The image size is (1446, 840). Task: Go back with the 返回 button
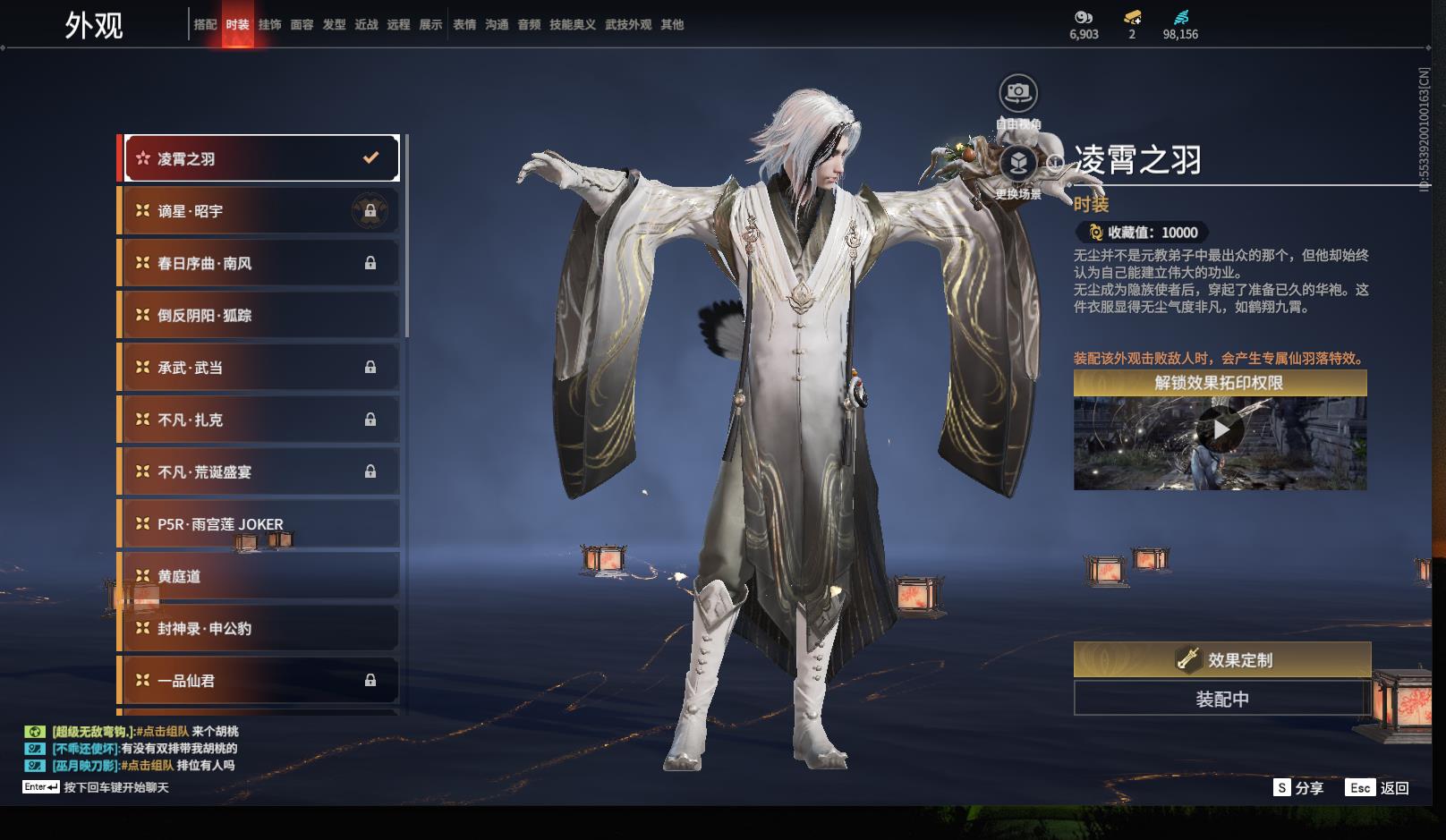click(x=1378, y=787)
